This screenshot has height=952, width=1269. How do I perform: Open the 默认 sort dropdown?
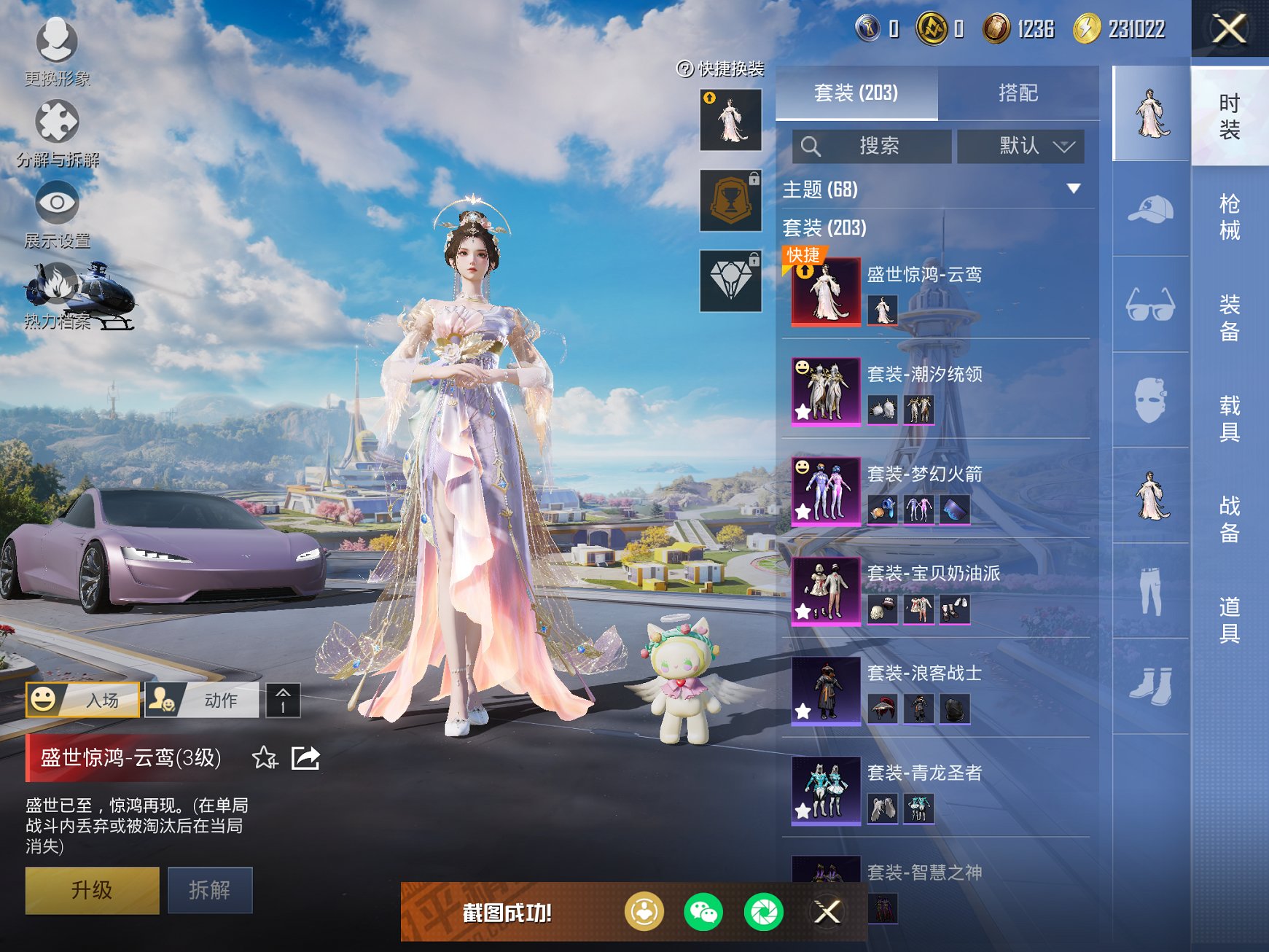click(x=1020, y=147)
